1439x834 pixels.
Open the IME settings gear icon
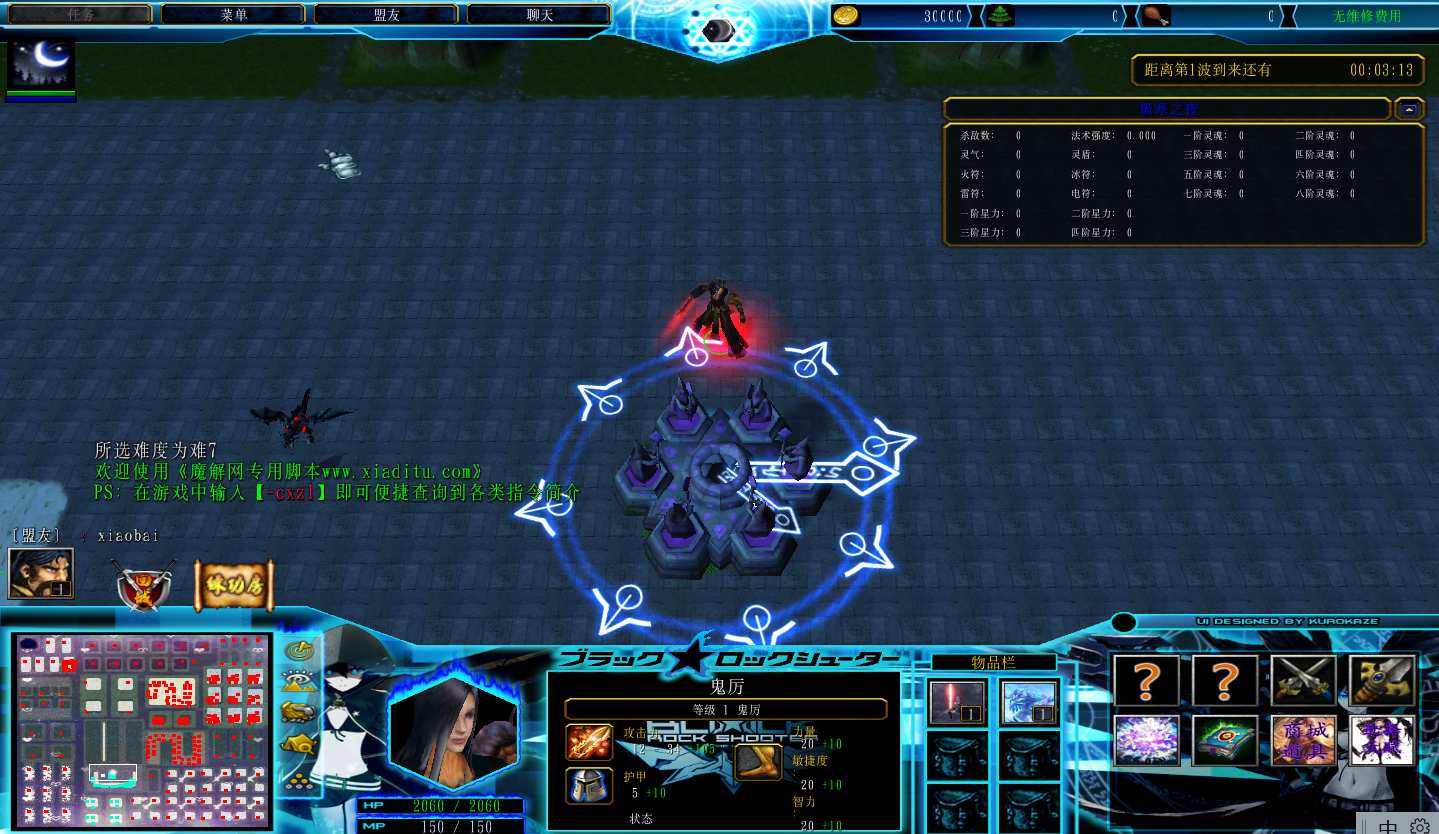1420,826
